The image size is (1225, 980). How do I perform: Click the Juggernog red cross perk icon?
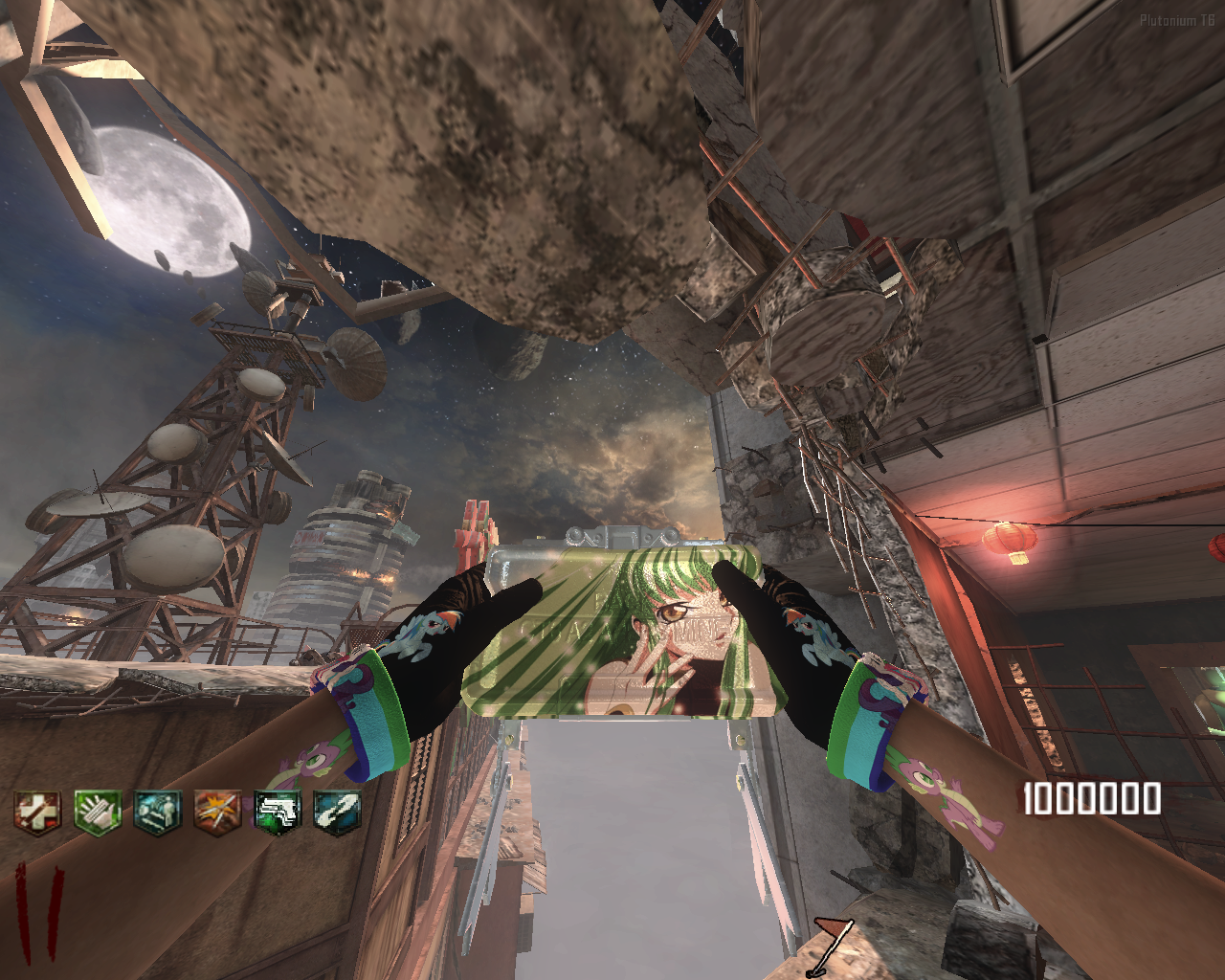(37, 813)
